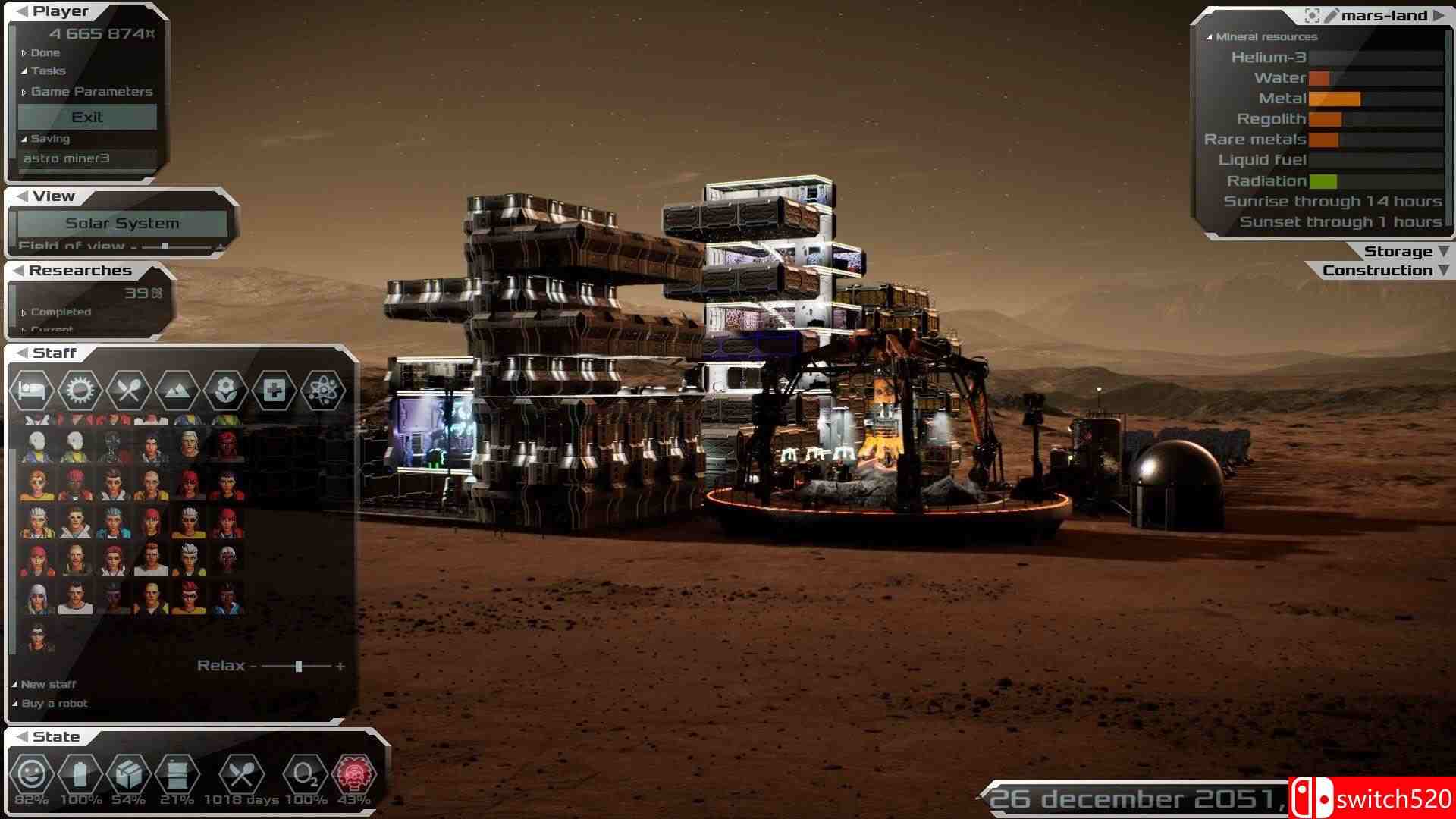Image resolution: width=1456 pixels, height=819 pixels.
Task: Click the Exit button
Action: click(86, 116)
